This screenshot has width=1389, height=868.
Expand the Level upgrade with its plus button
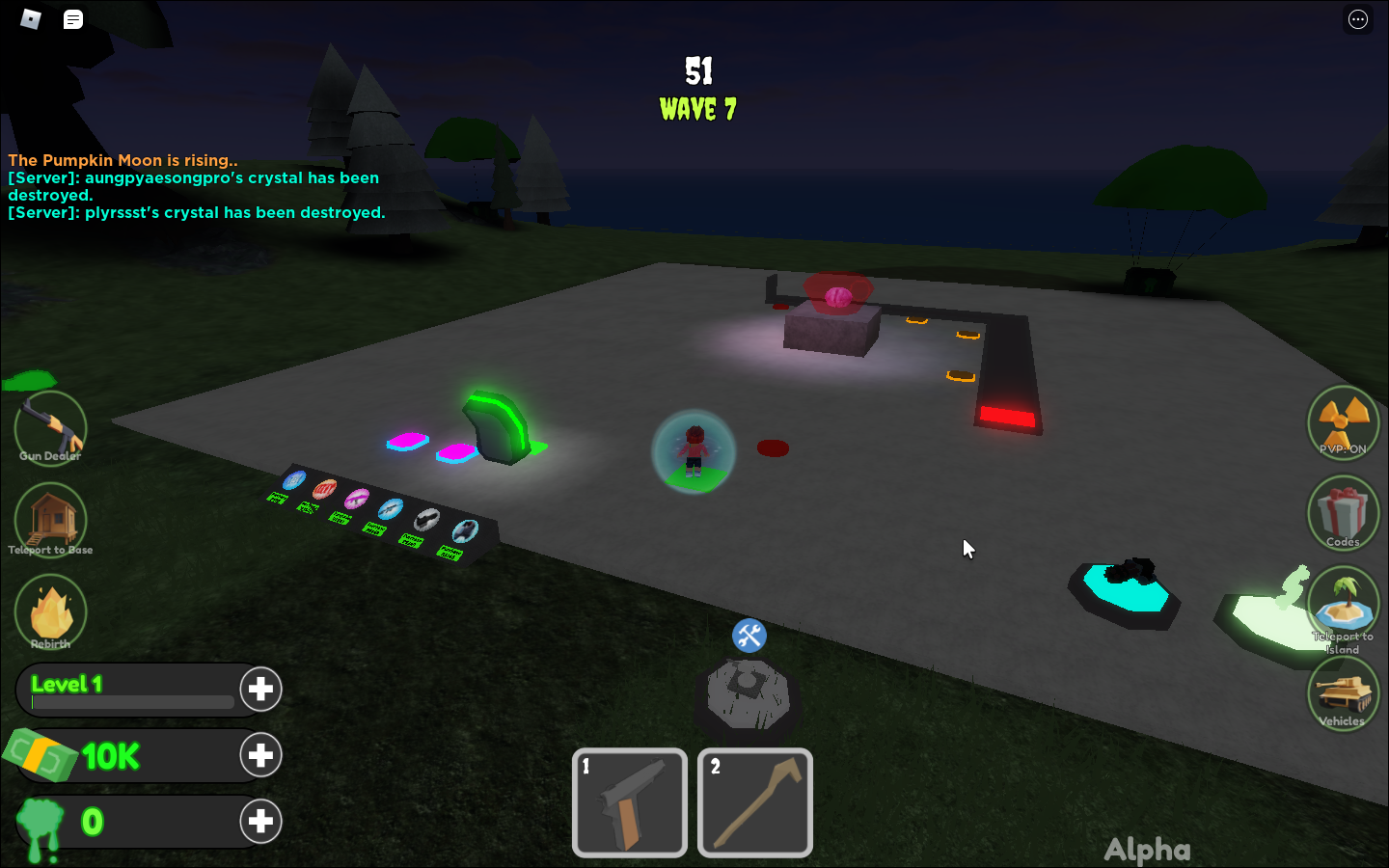pos(260,689)
